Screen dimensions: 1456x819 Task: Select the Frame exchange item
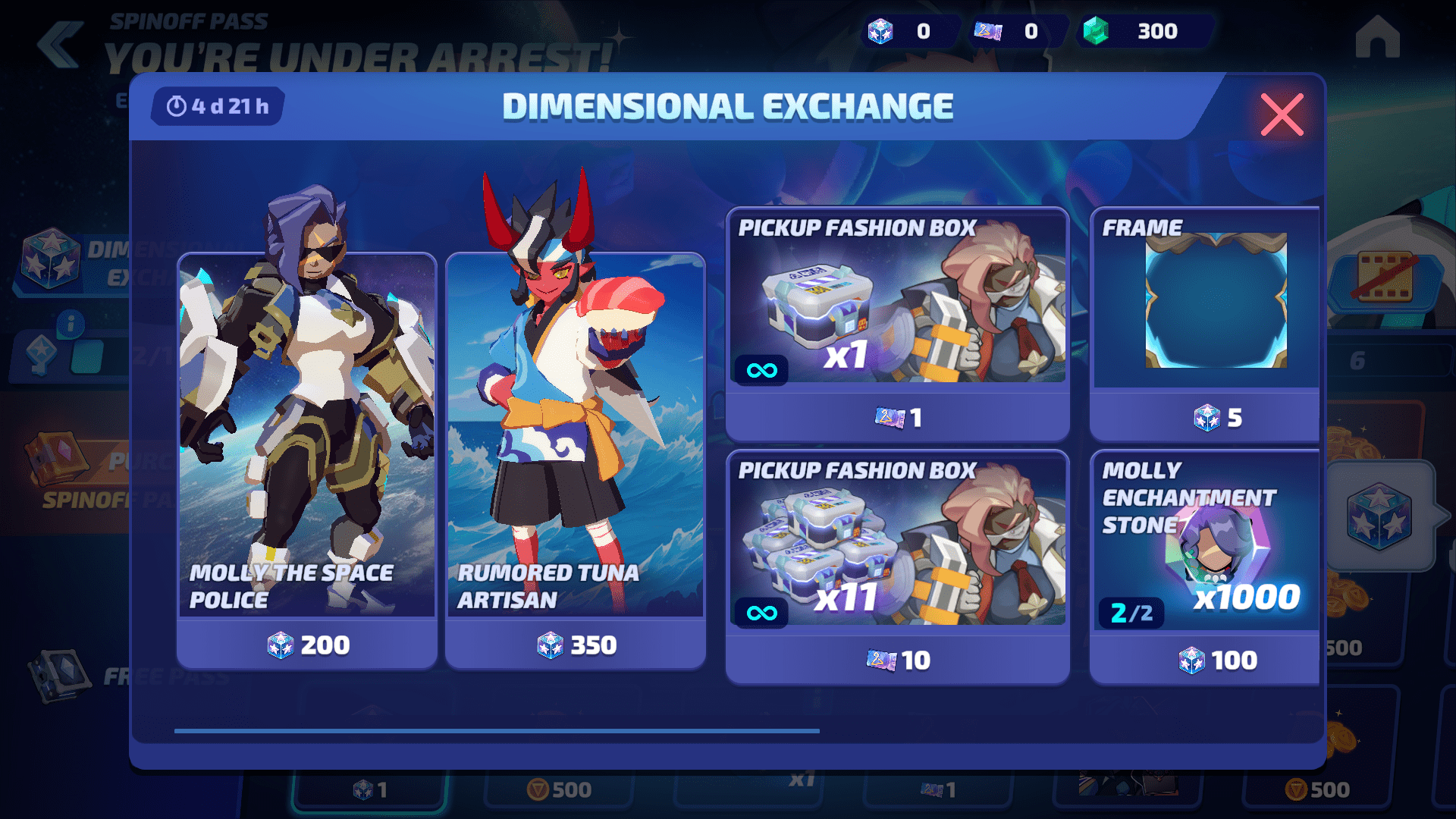pos(1206,325)
